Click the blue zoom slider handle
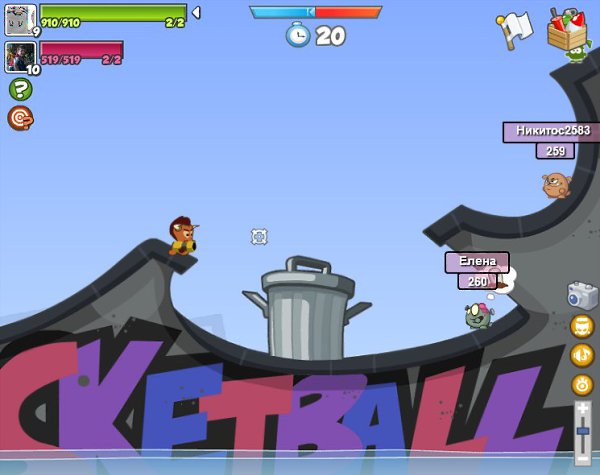This screenshot has width=600, height=475. 583,430
